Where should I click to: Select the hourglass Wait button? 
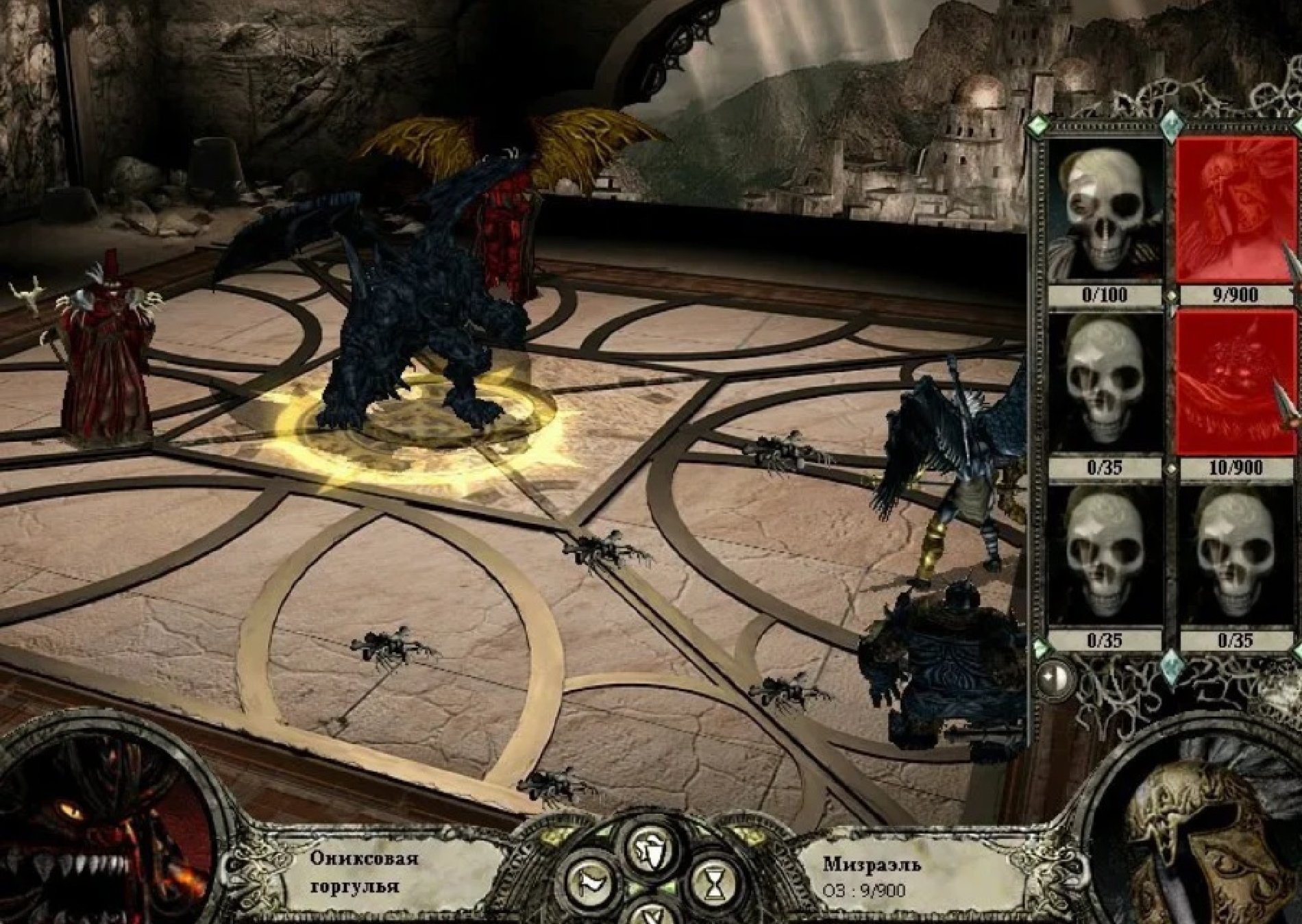click(x=714, y=884)
